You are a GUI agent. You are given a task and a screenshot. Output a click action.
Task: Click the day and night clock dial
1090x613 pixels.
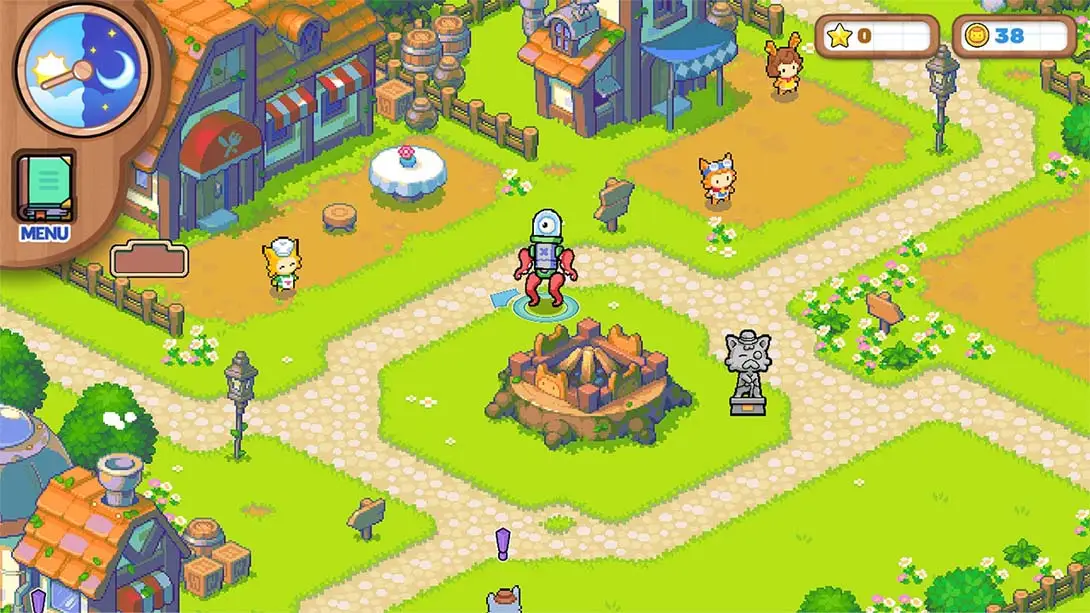click(x=82, y=68)
